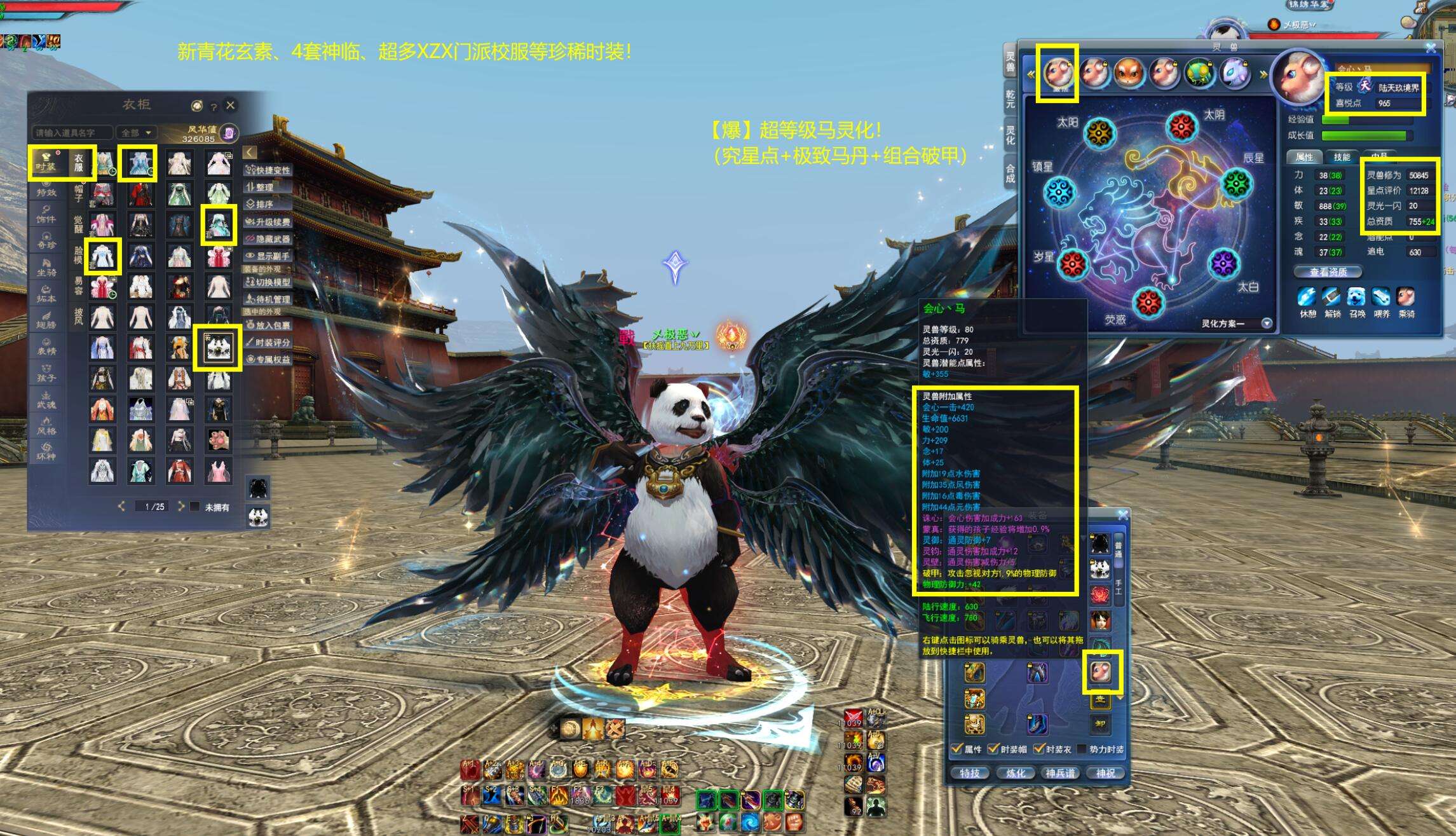Image resolution: width=1456 pixels, height=836 pixels.
Task: Close the 衣柜 wardrobe window
Action: pos(231,106)
